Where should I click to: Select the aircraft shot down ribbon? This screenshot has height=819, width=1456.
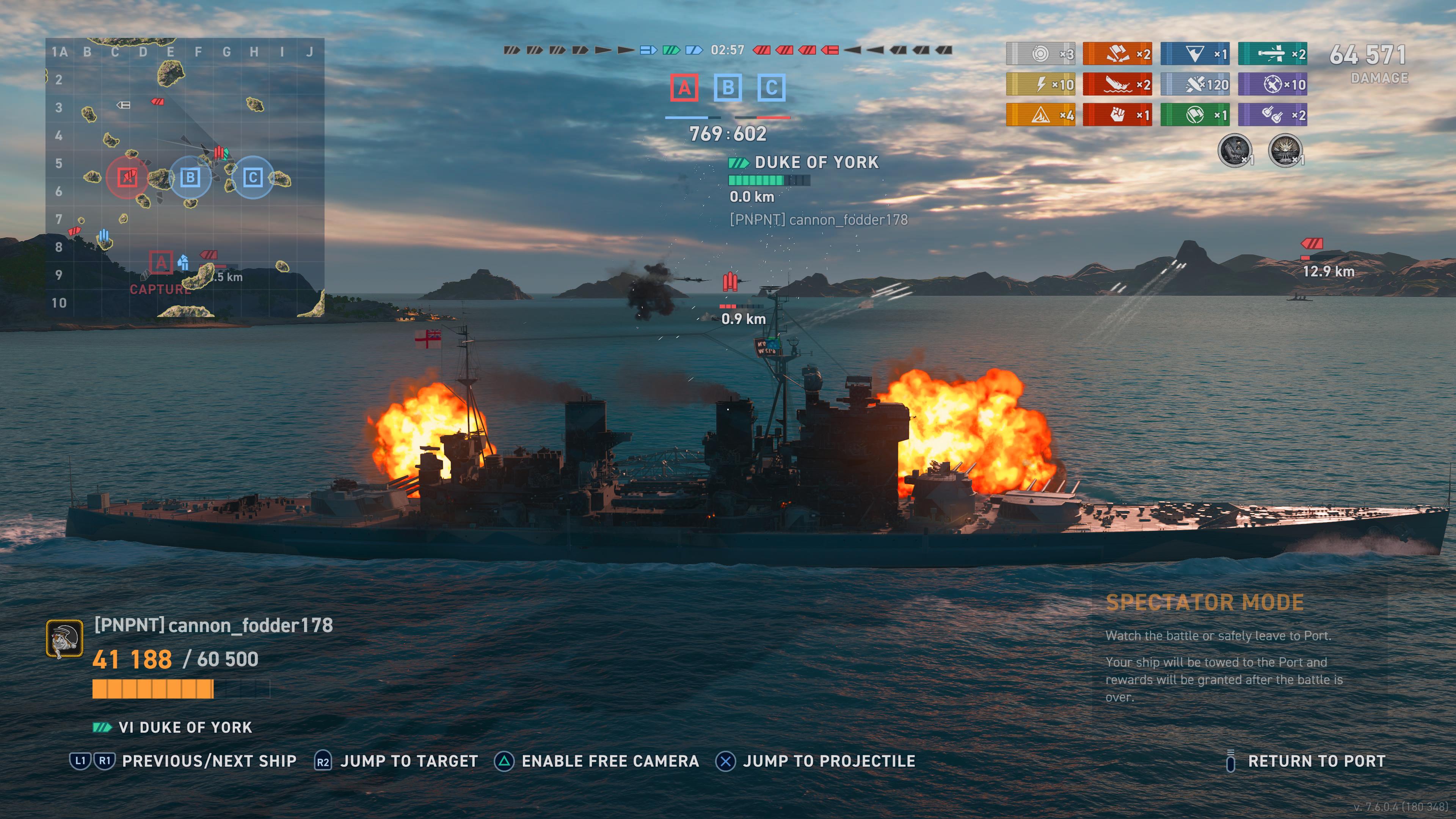tap(1272, 85)
